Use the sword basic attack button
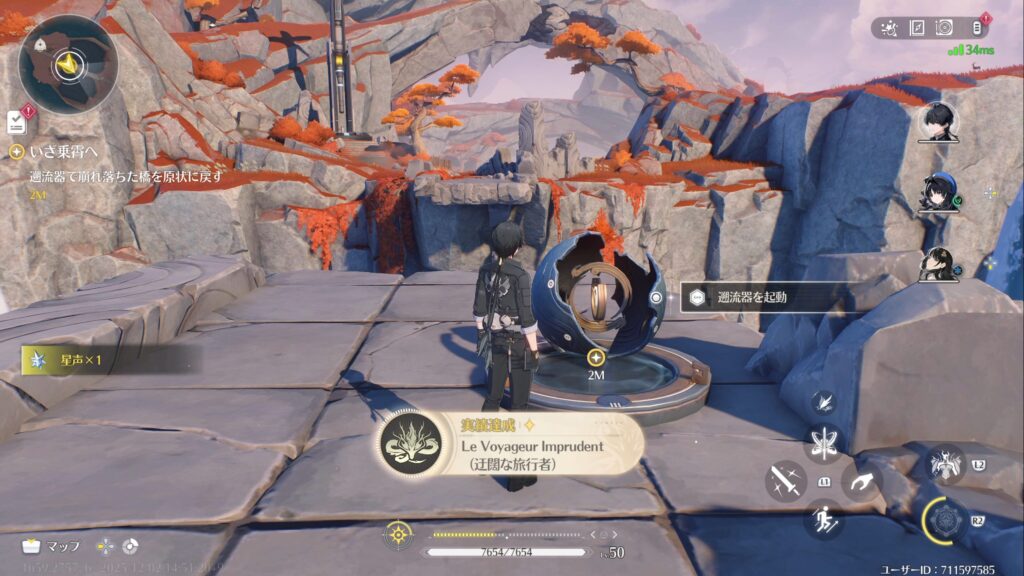This screenshot has width=1024, height=576. 786,480
